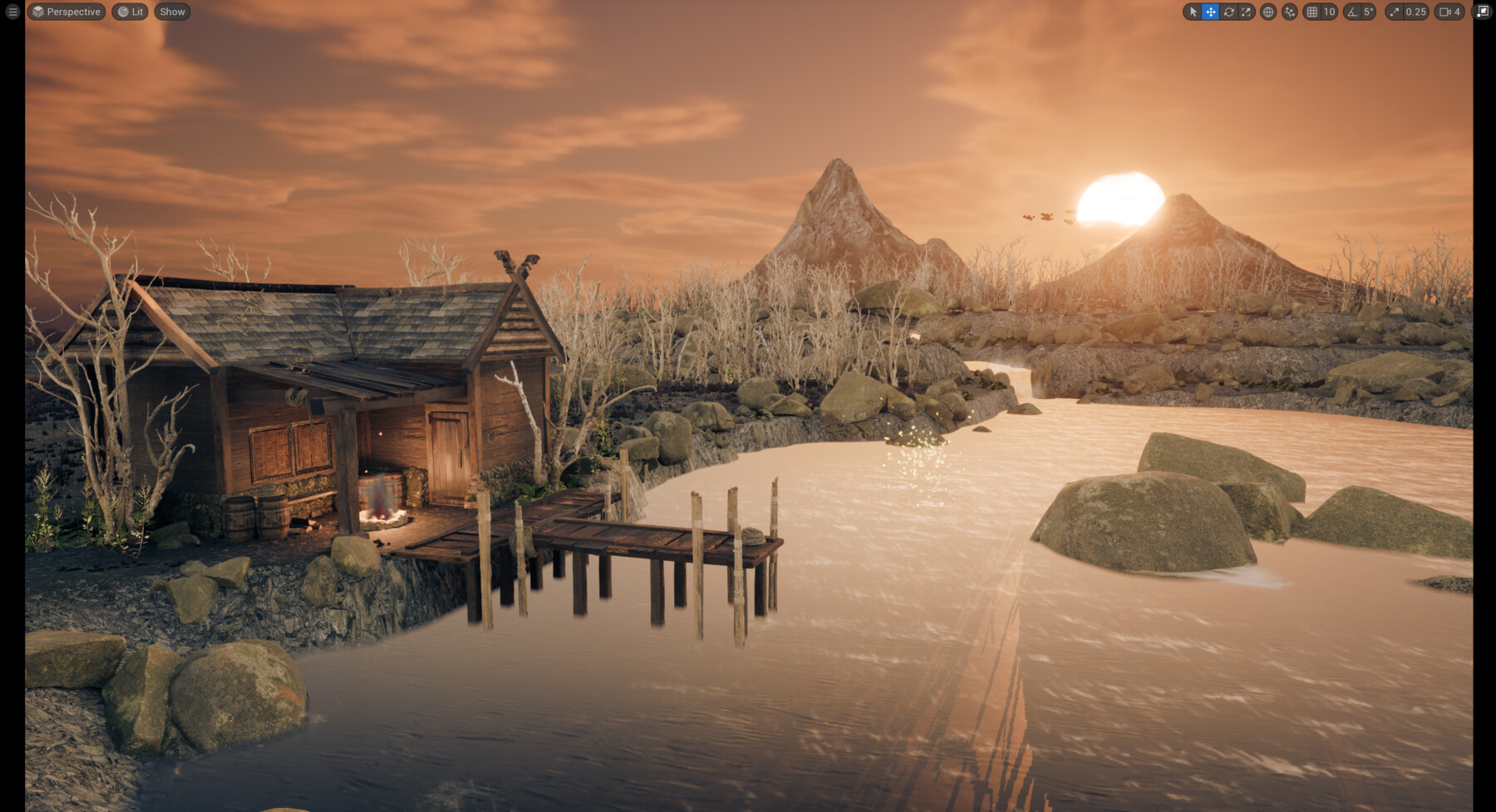The image size is (1496, 812).
Task: Open camera speed setting showing 4
Action: (1449, 12)
